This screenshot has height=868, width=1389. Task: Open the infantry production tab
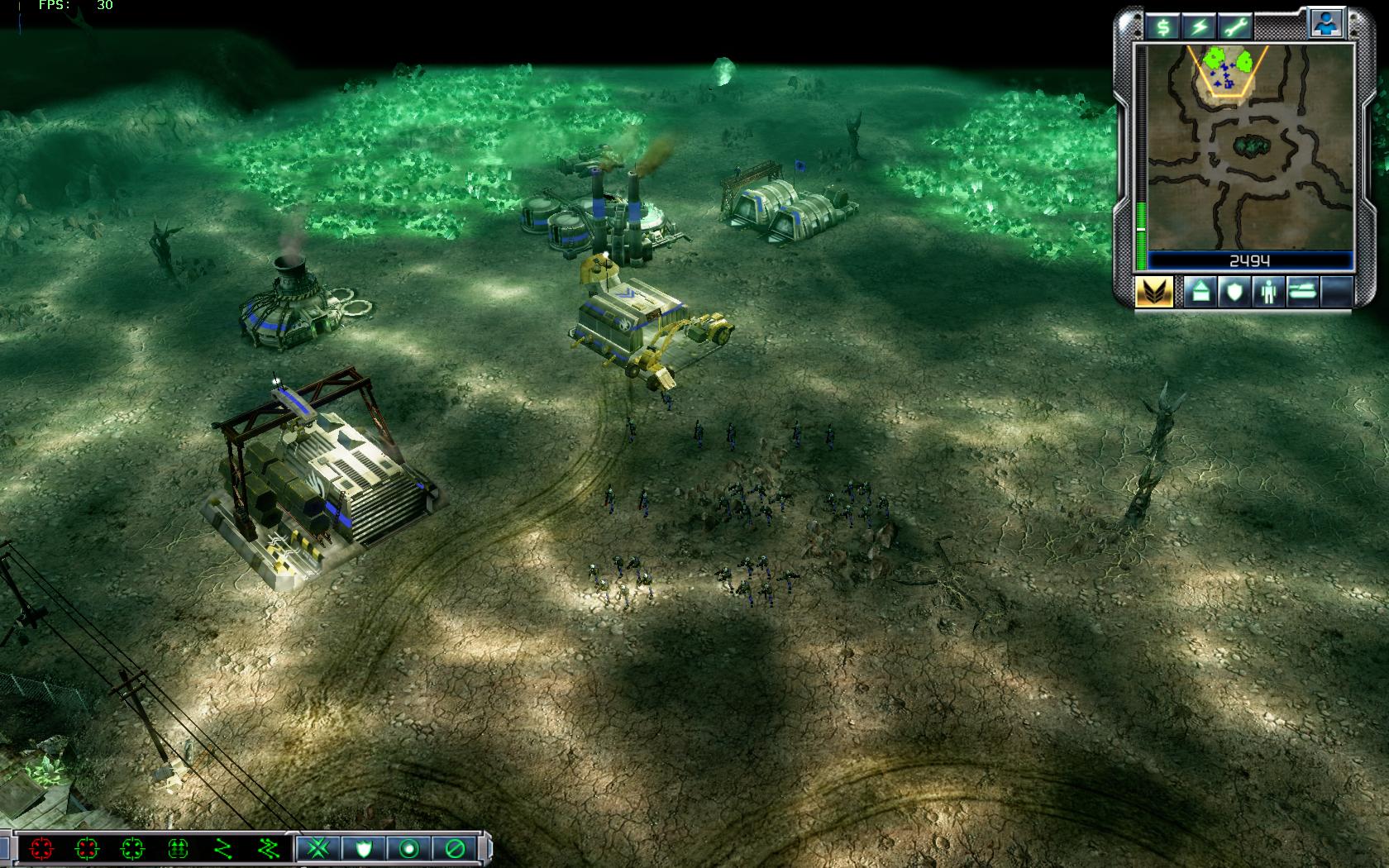pos(1267,292)
